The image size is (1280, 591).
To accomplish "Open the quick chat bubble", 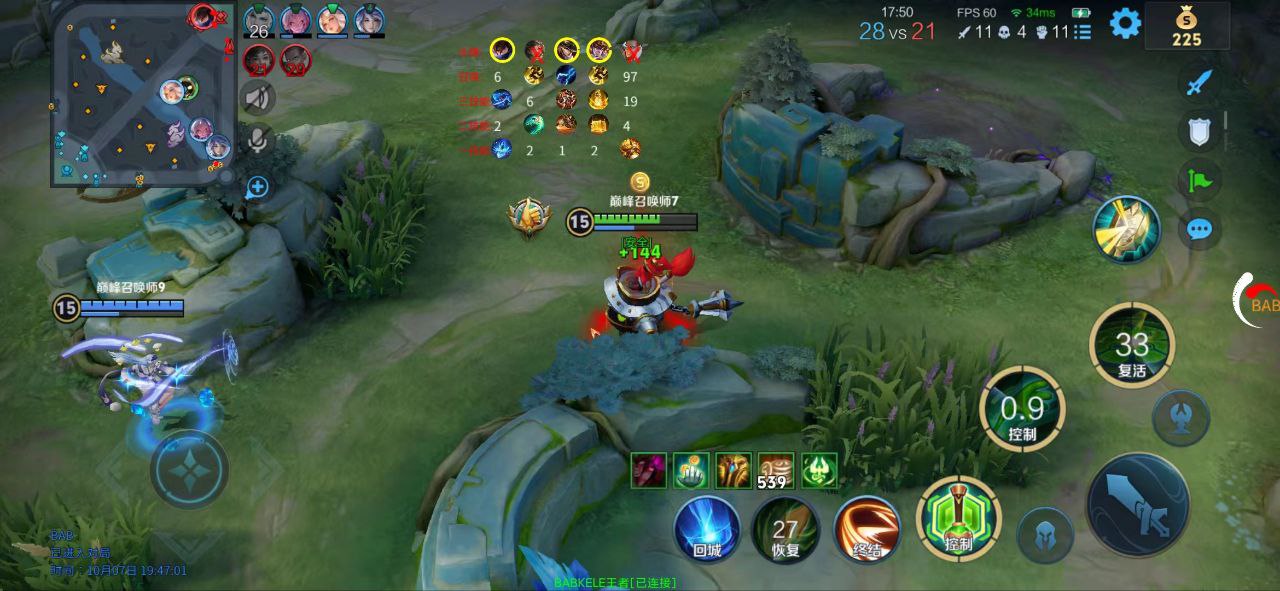I will coord(1199,230).
